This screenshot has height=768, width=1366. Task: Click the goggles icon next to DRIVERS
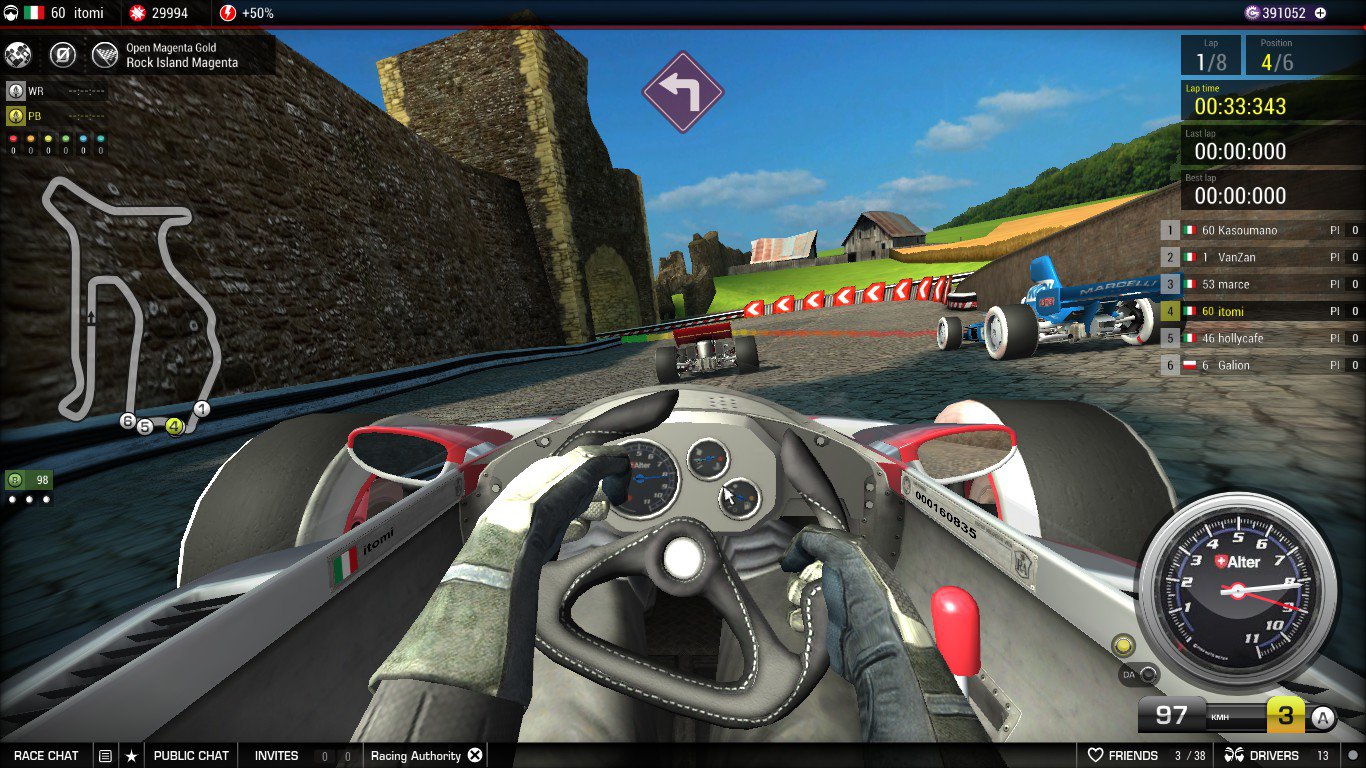tap(1234, 755)
